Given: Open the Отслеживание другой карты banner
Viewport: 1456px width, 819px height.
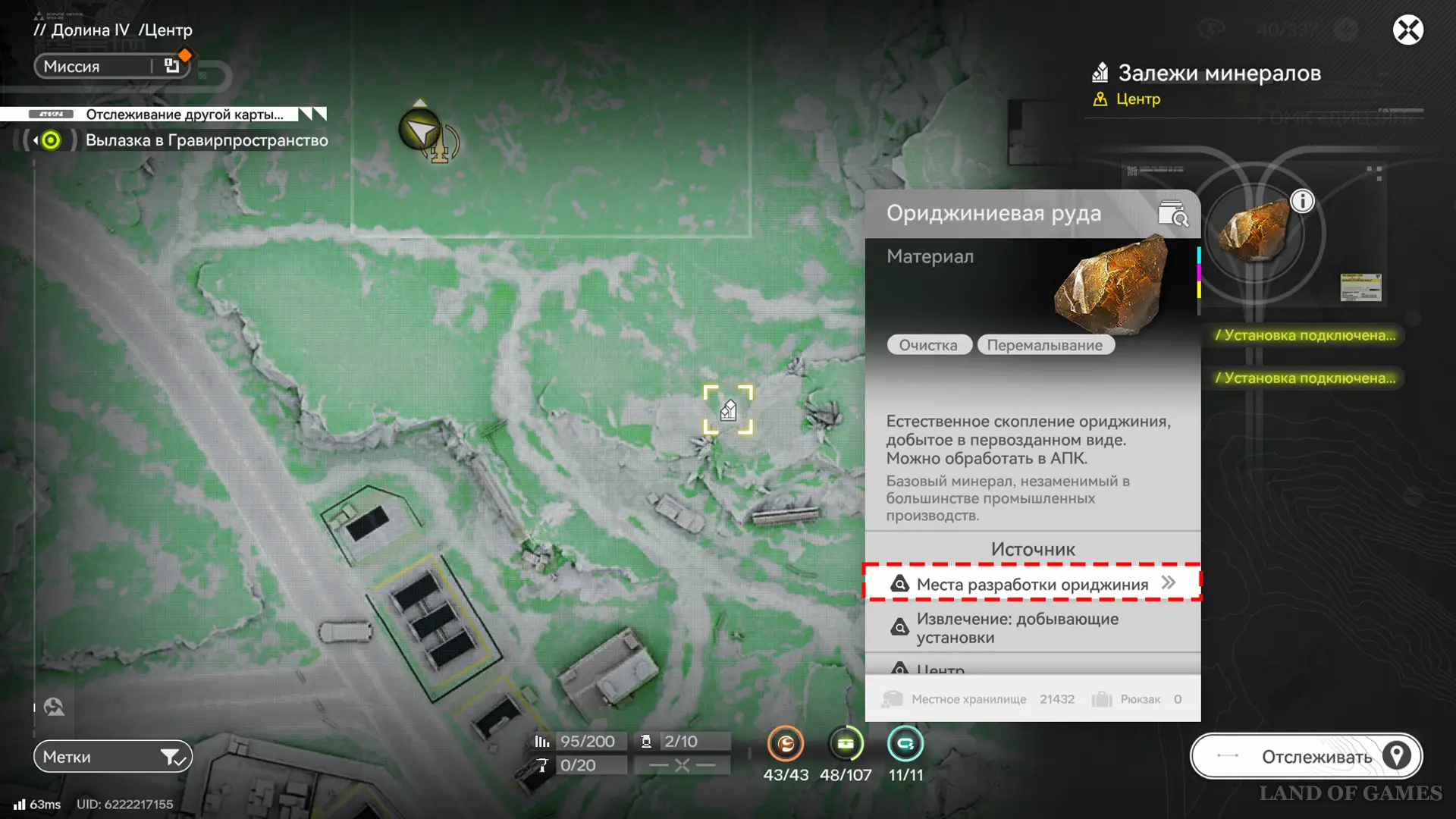Looking at the screenshot, I should pyautogui.click(x=184, y=115).
